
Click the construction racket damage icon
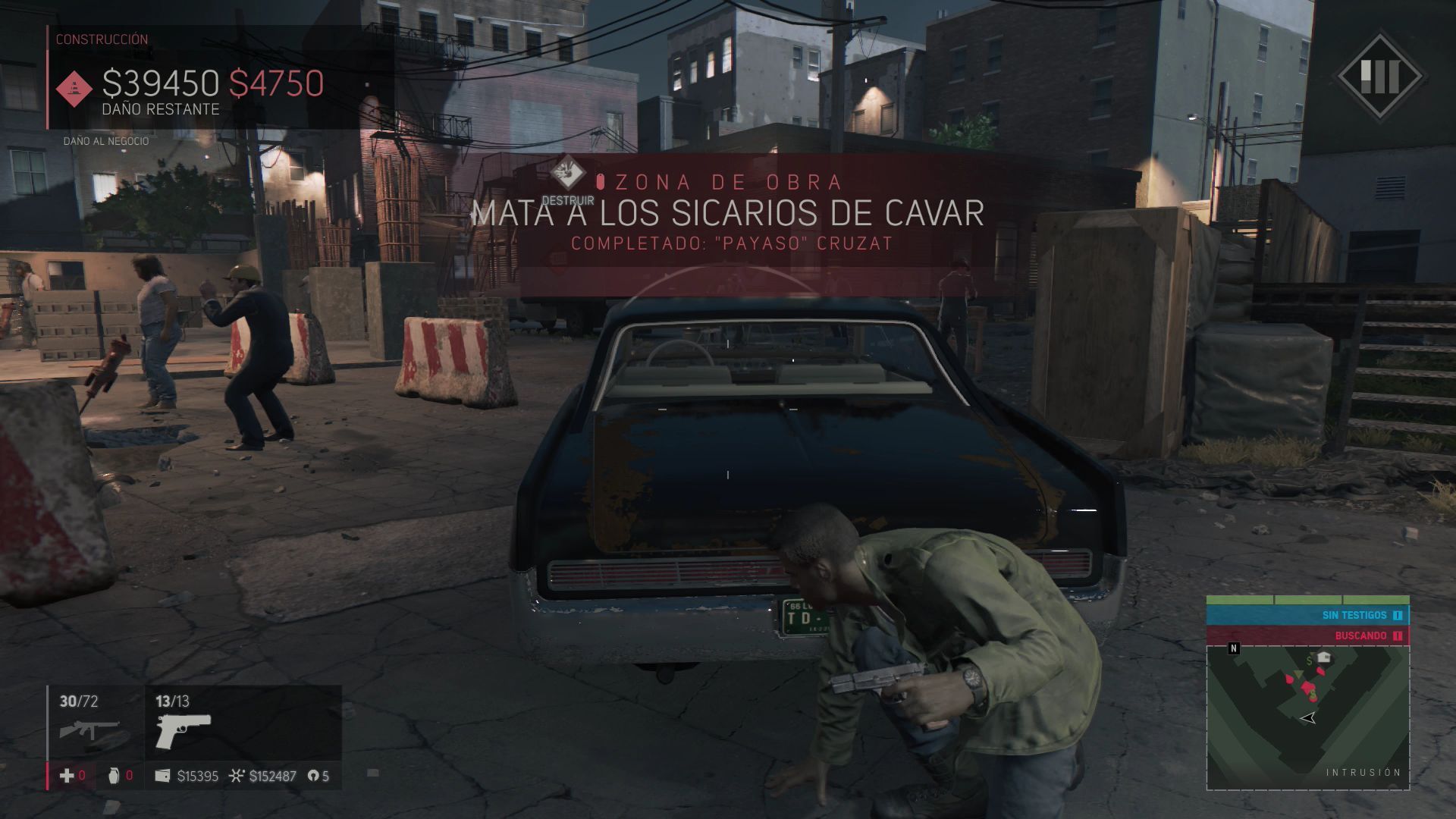click(x=74, y=89)
